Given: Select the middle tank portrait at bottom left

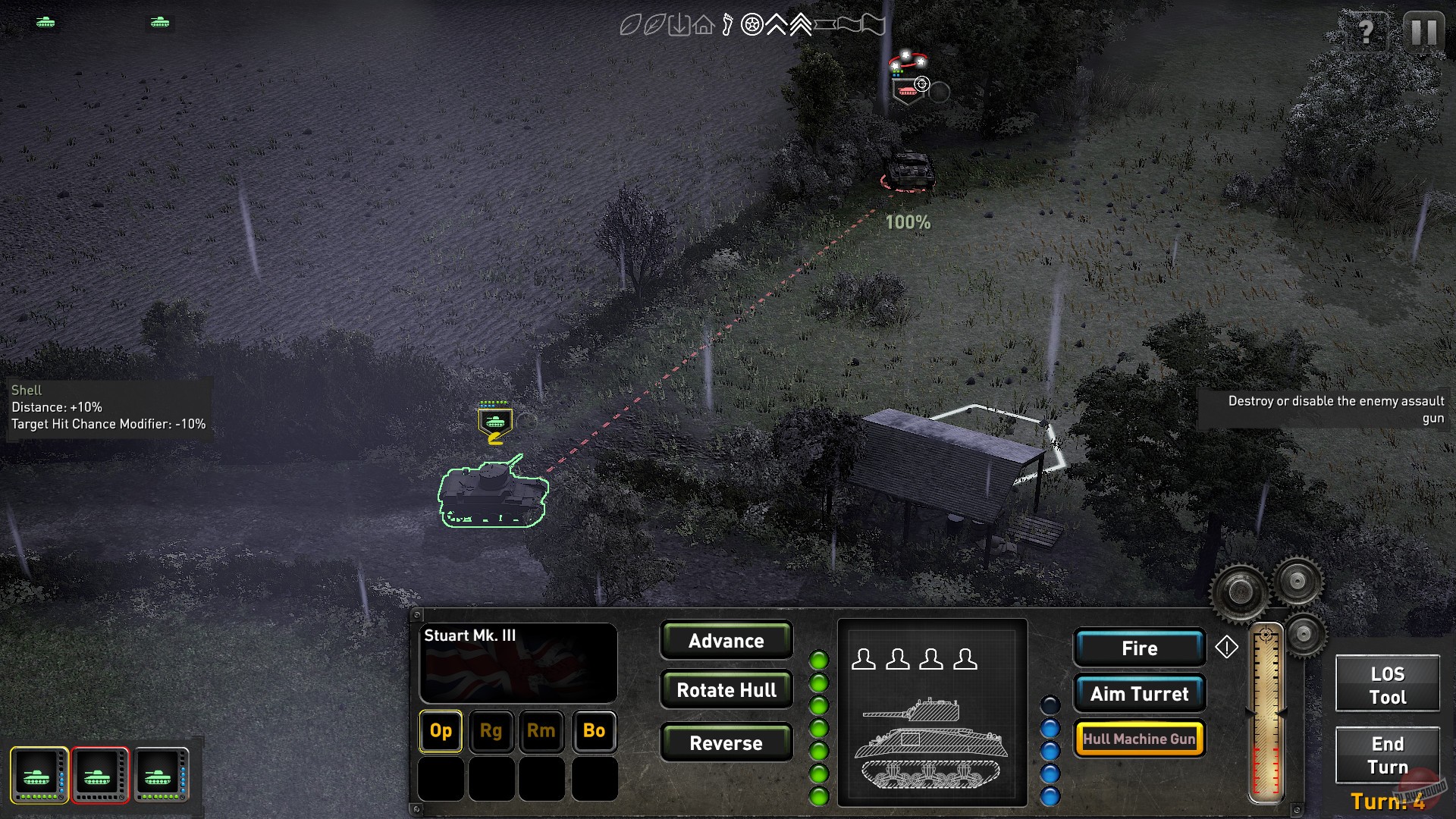Looking at the screenshot, I should [99, 775].
